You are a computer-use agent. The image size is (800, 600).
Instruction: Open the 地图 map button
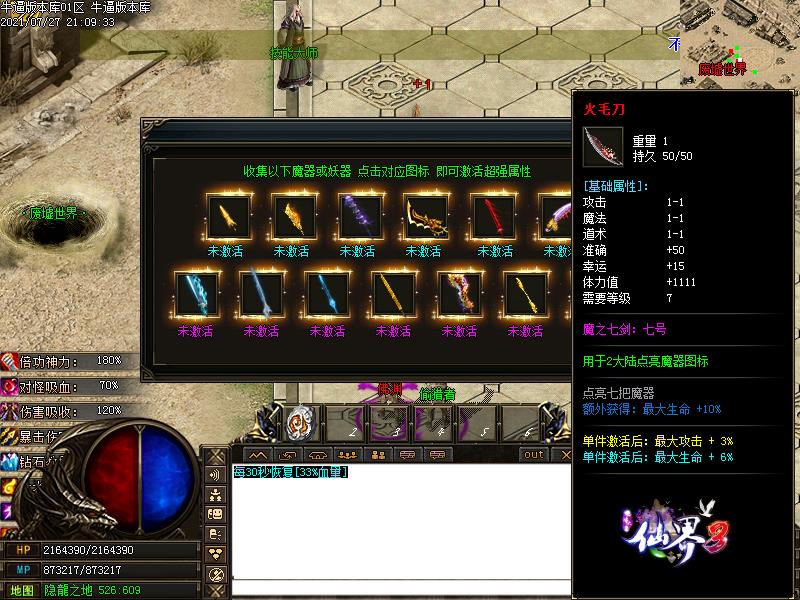[x=22, y=590]
